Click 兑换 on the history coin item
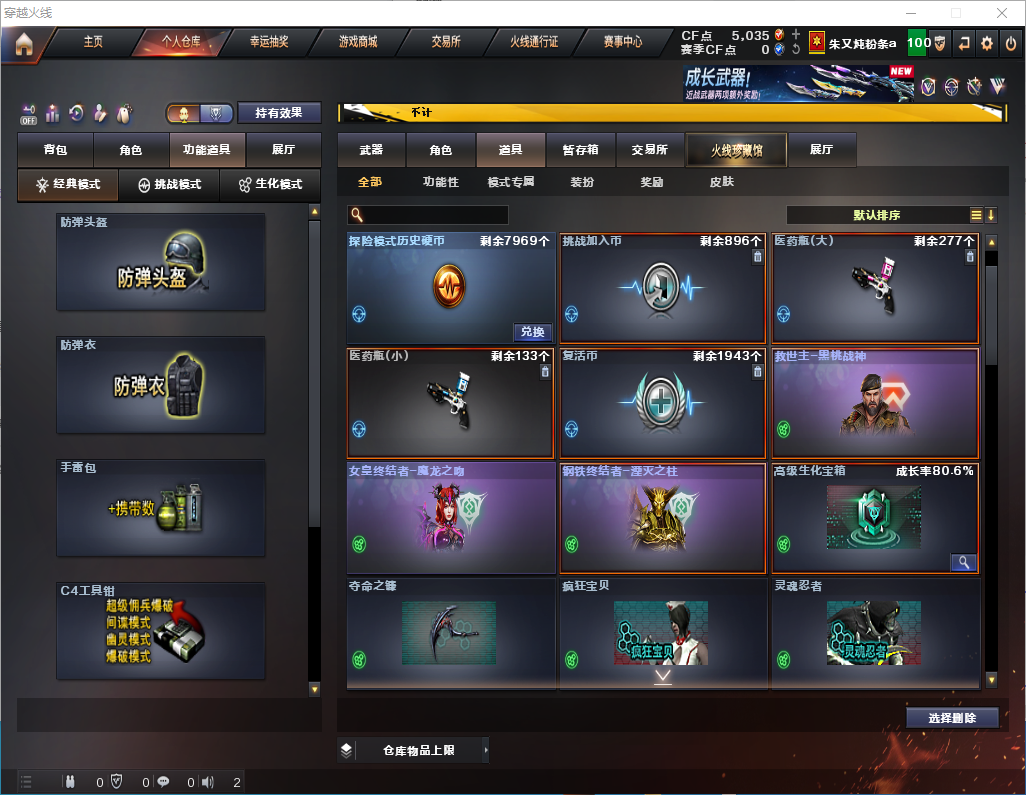This screenshot has width=1026, height=795. click(x=533, y=332)
